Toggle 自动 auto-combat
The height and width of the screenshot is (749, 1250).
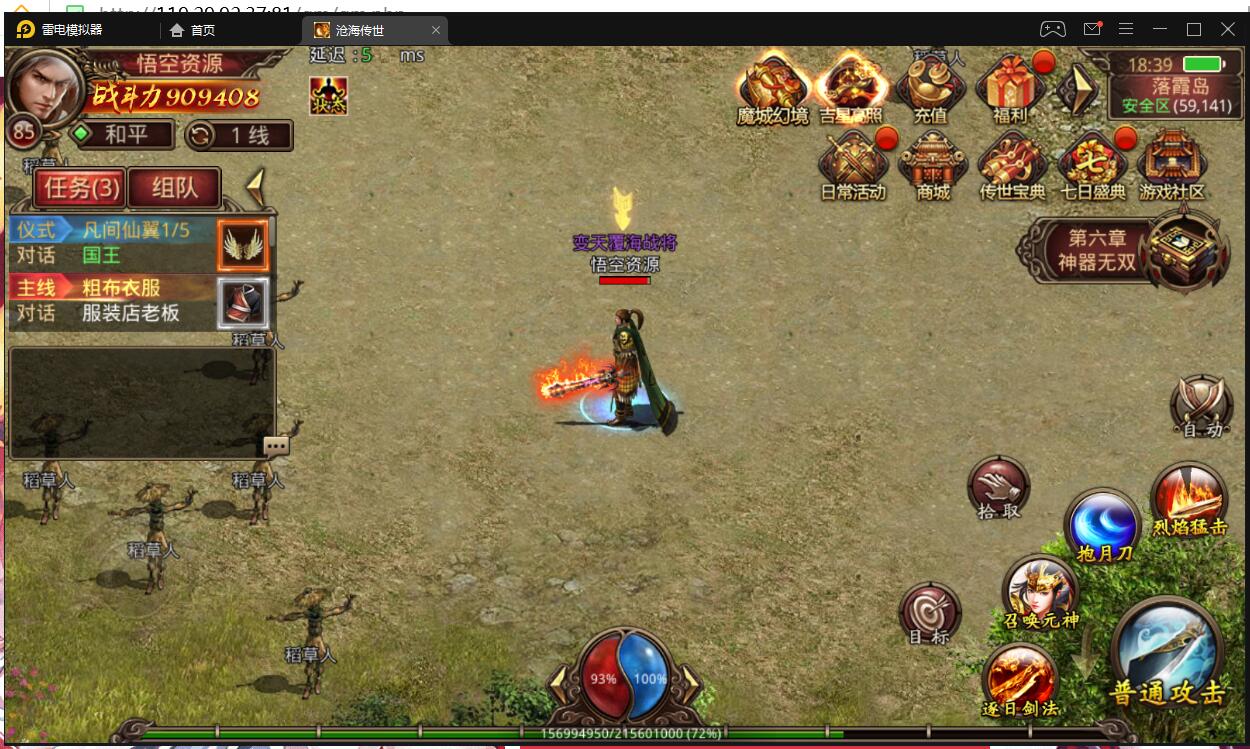[1201, 407]
